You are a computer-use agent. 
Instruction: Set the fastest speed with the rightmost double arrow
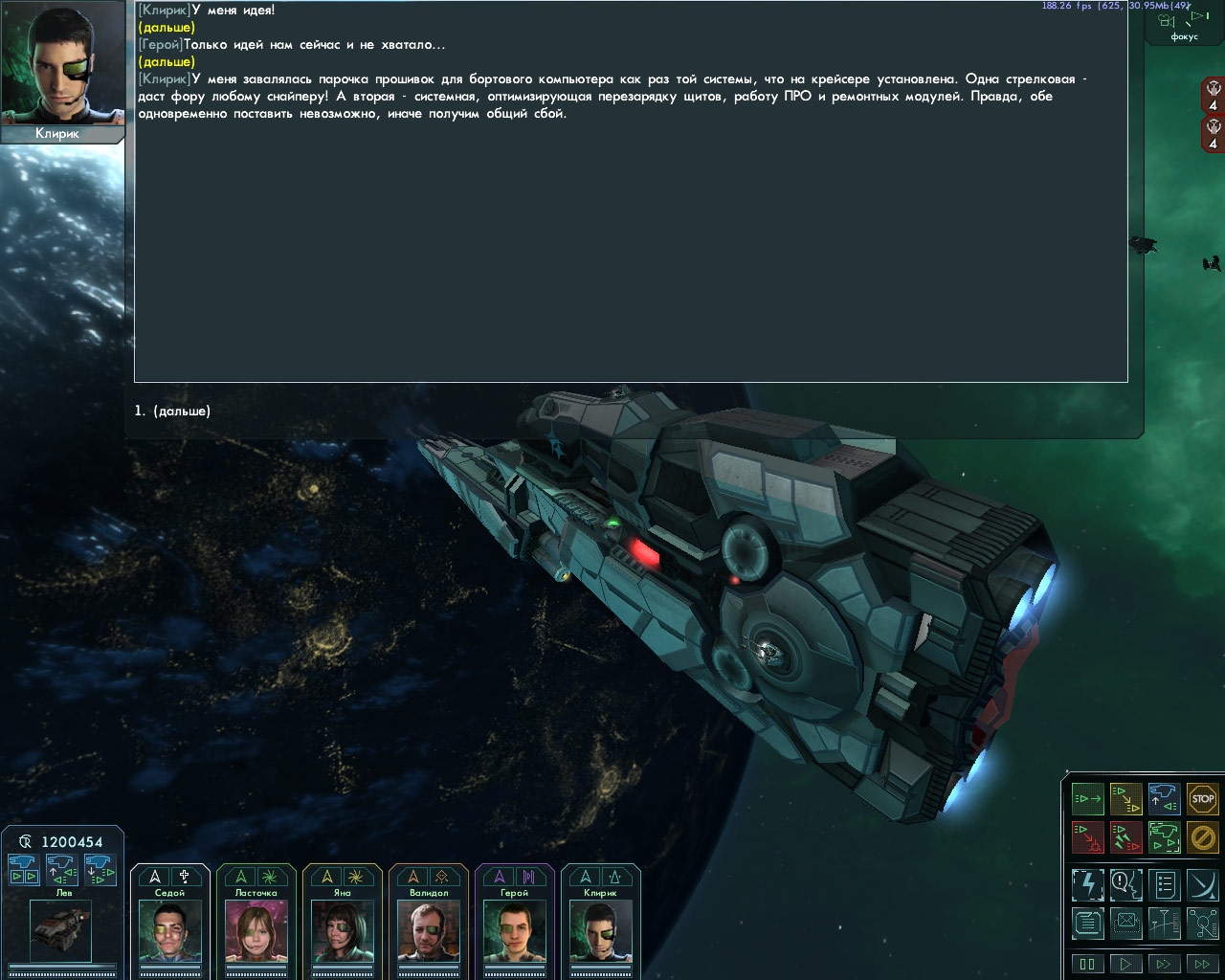click(1202, 964)
